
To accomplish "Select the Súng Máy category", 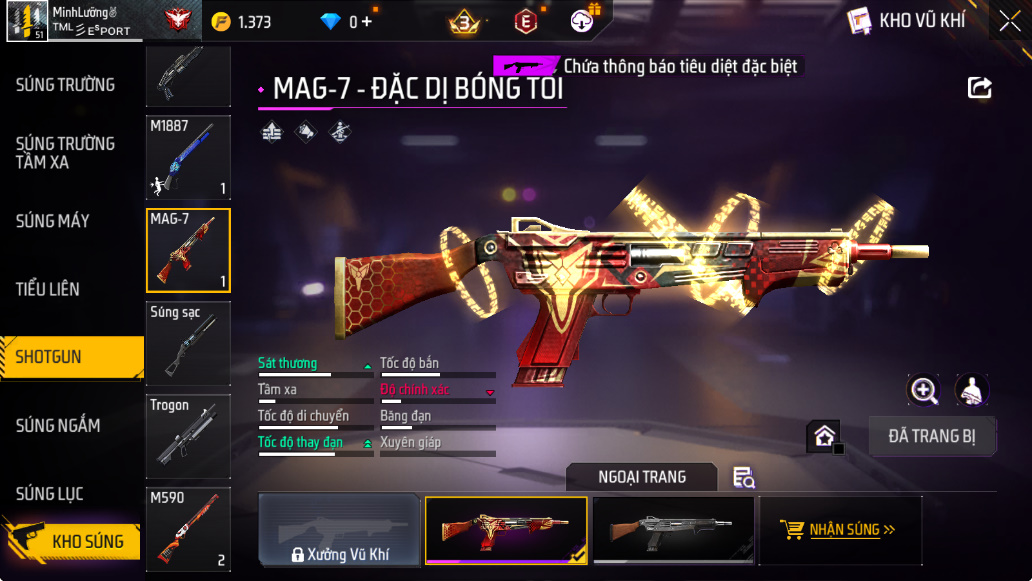I will [53, 221].
